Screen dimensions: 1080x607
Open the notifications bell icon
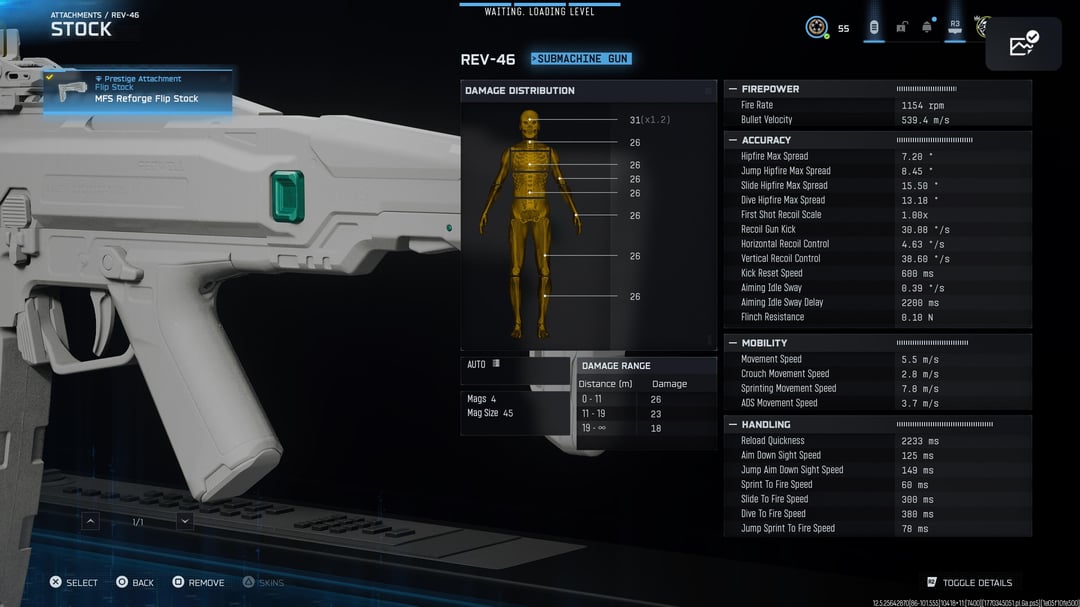tap(927, 27)
